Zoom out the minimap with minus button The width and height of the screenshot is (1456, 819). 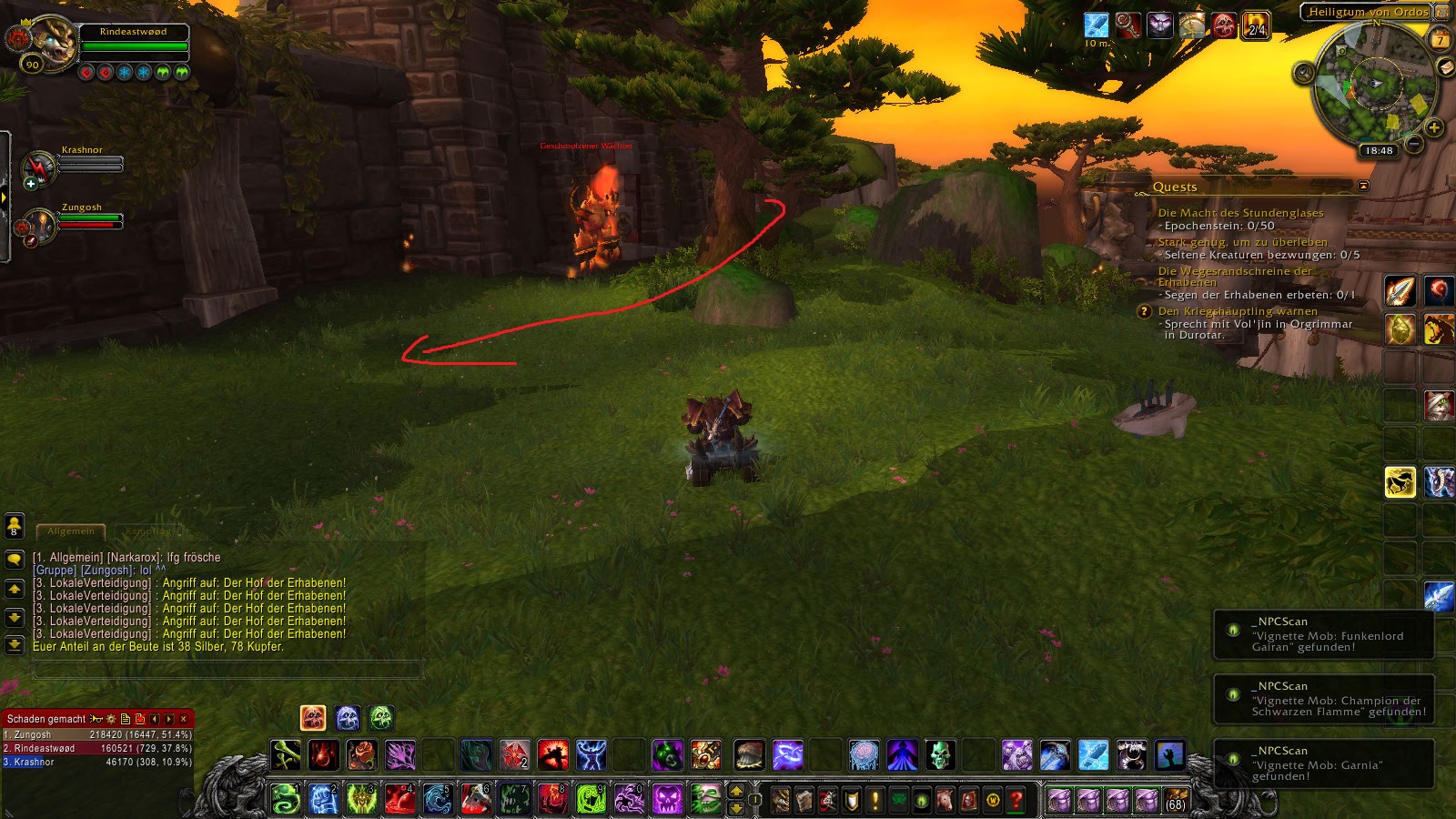(x=1413, y=144)
